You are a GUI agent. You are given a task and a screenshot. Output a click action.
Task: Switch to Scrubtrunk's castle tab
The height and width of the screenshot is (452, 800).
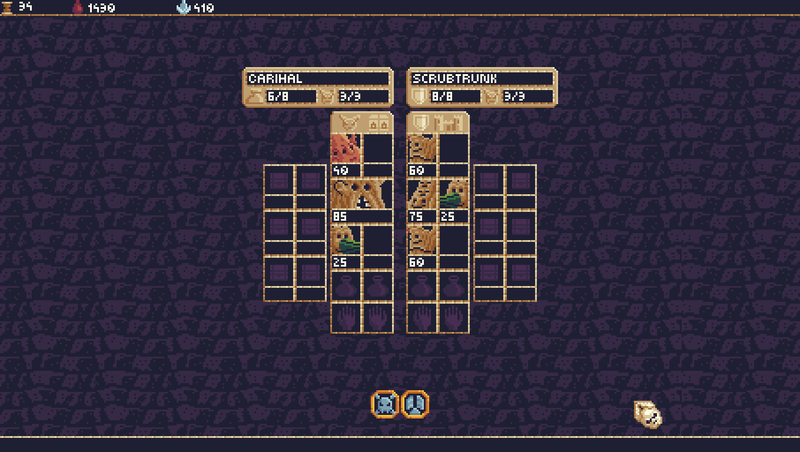[x=453, y=122]
